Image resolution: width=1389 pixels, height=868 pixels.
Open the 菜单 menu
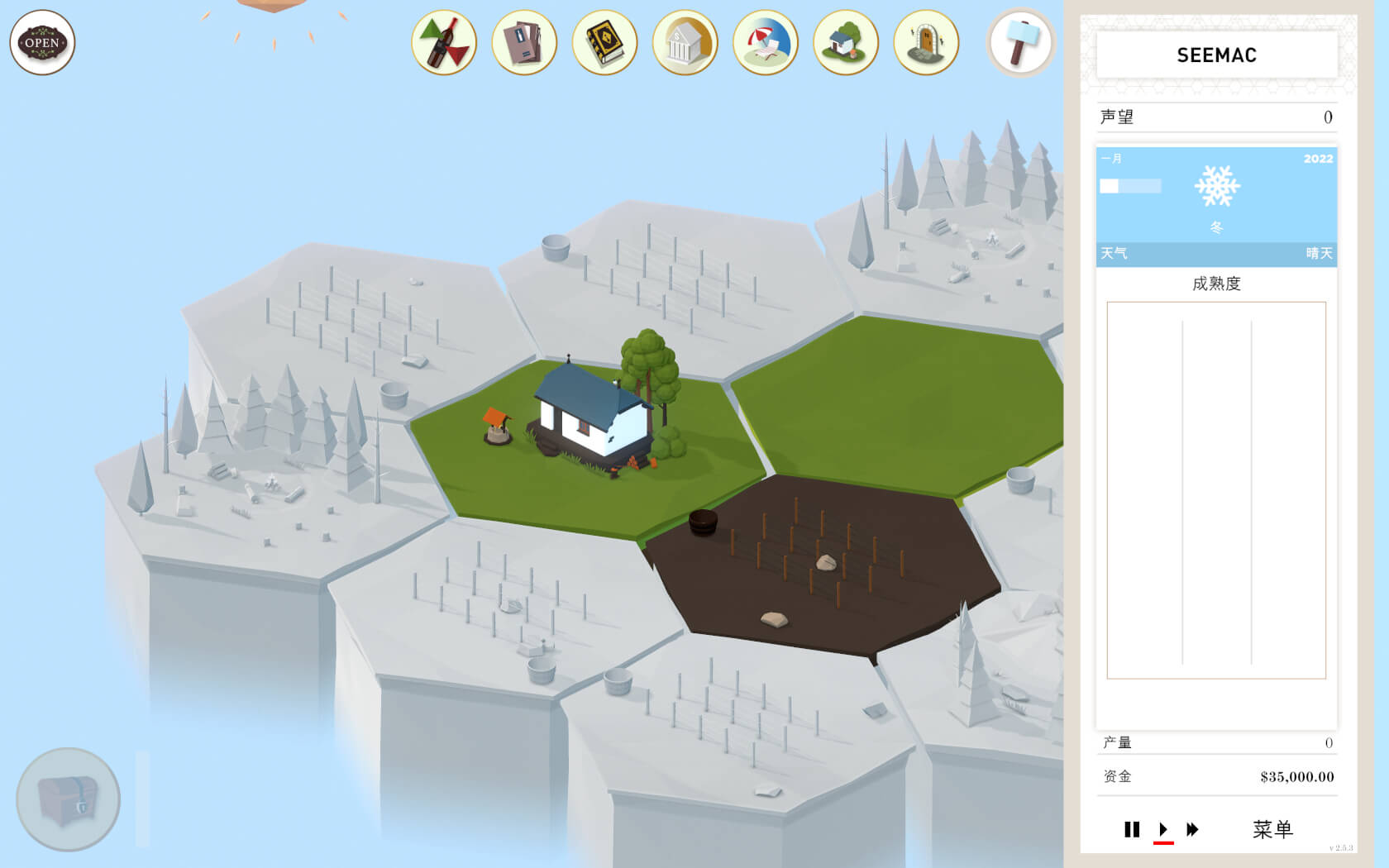1272,829
